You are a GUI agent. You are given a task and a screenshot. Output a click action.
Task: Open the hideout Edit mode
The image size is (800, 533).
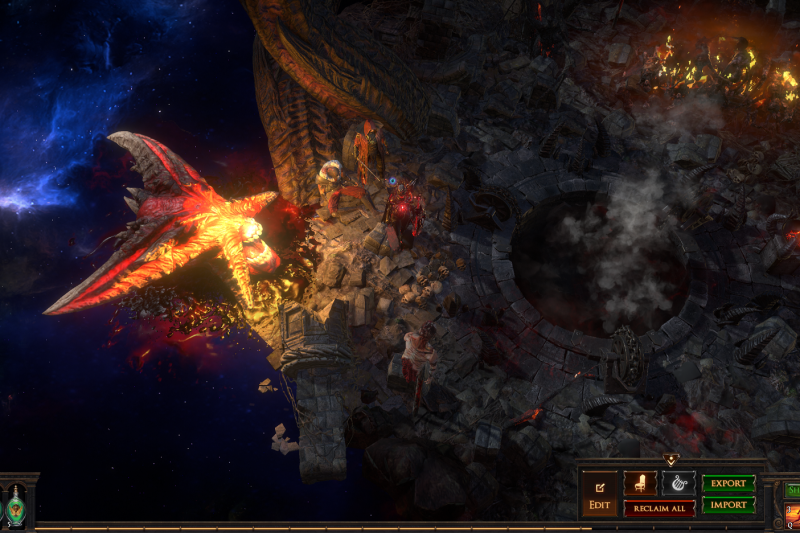point(600,494)
